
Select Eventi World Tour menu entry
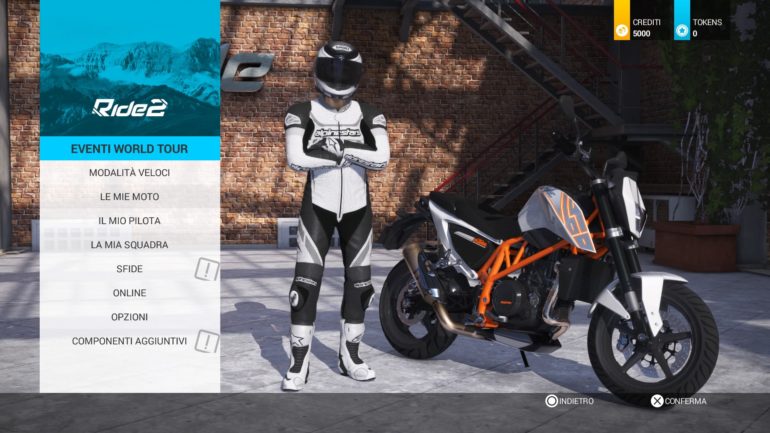point(129,149)
